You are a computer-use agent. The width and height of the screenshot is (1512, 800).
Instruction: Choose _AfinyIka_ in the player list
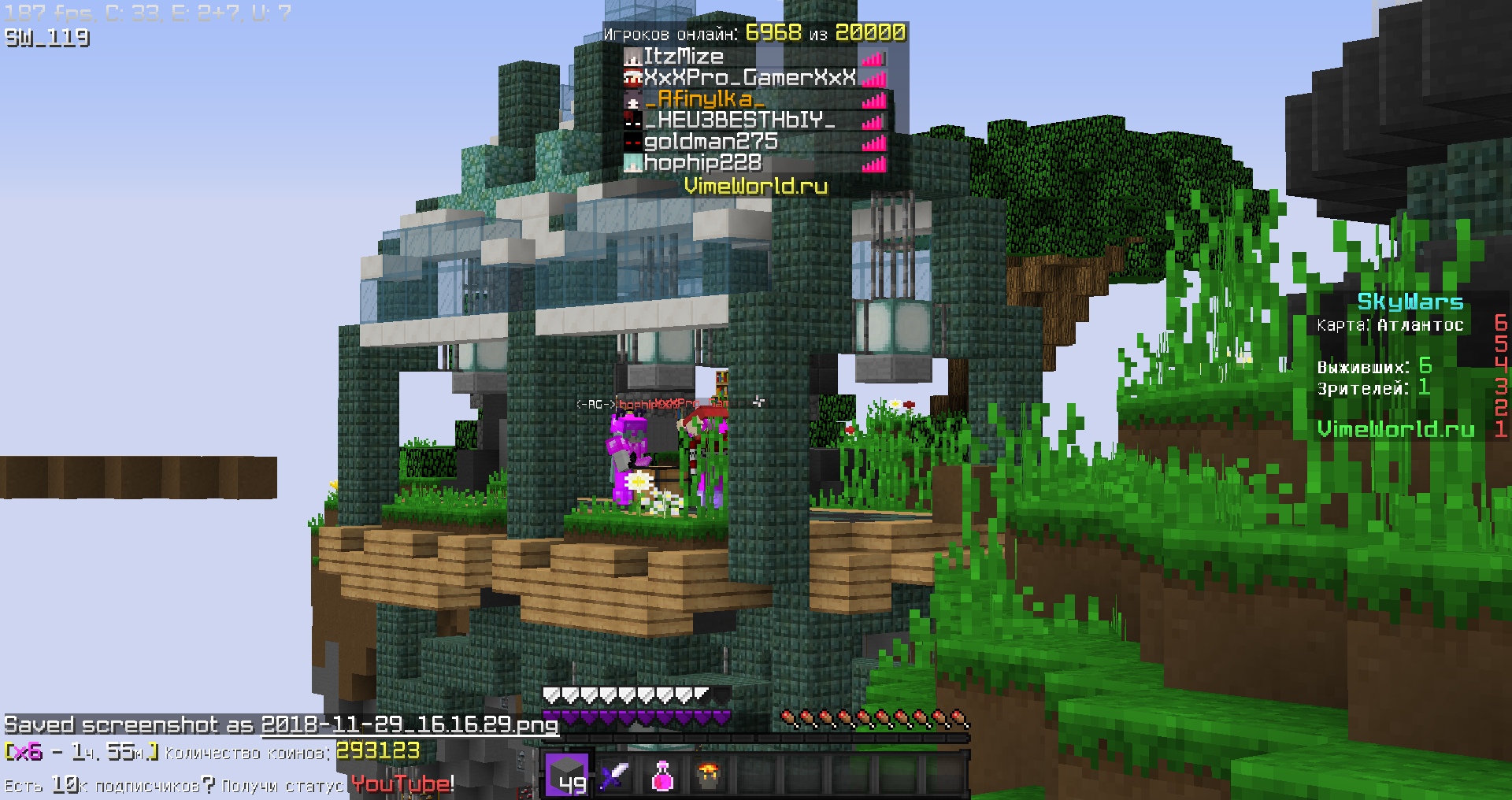click(x=703, y=99)
